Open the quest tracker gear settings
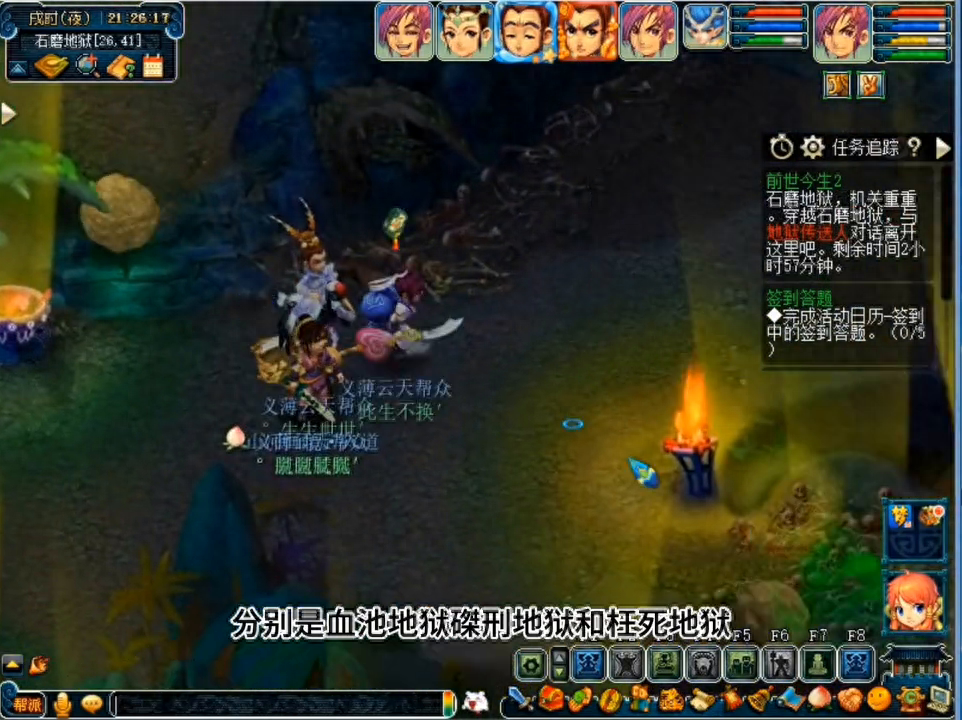This screenshot has height=720, width=962. 812,148
